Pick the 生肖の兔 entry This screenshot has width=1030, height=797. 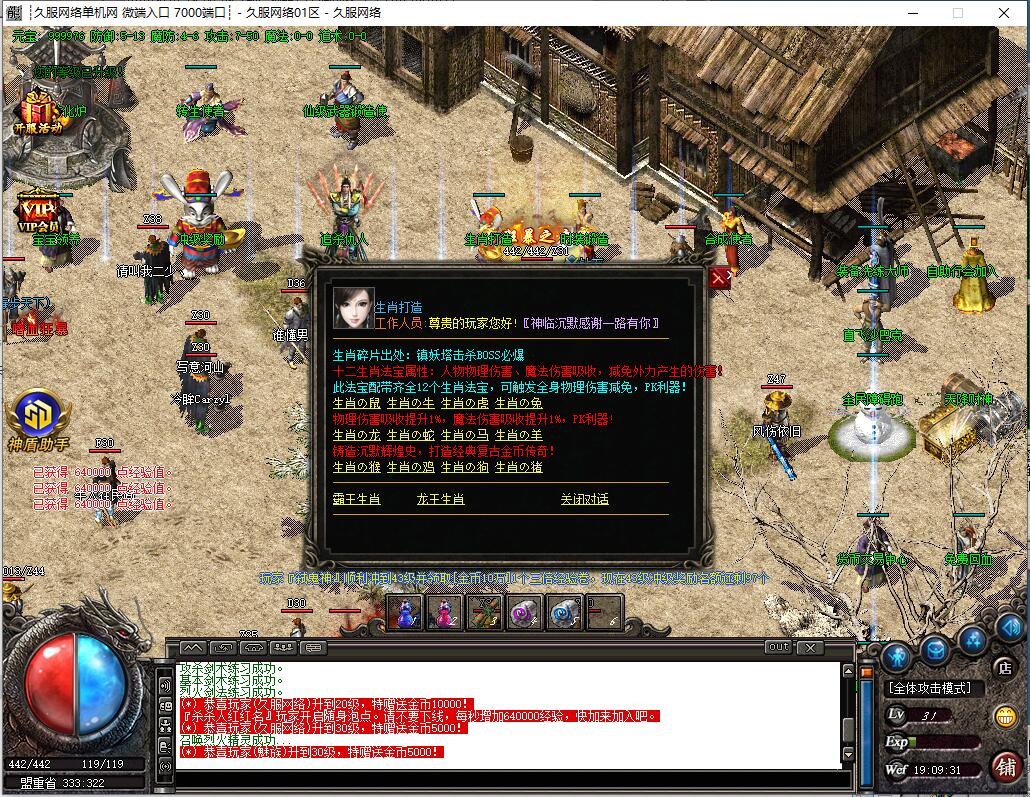518,403
